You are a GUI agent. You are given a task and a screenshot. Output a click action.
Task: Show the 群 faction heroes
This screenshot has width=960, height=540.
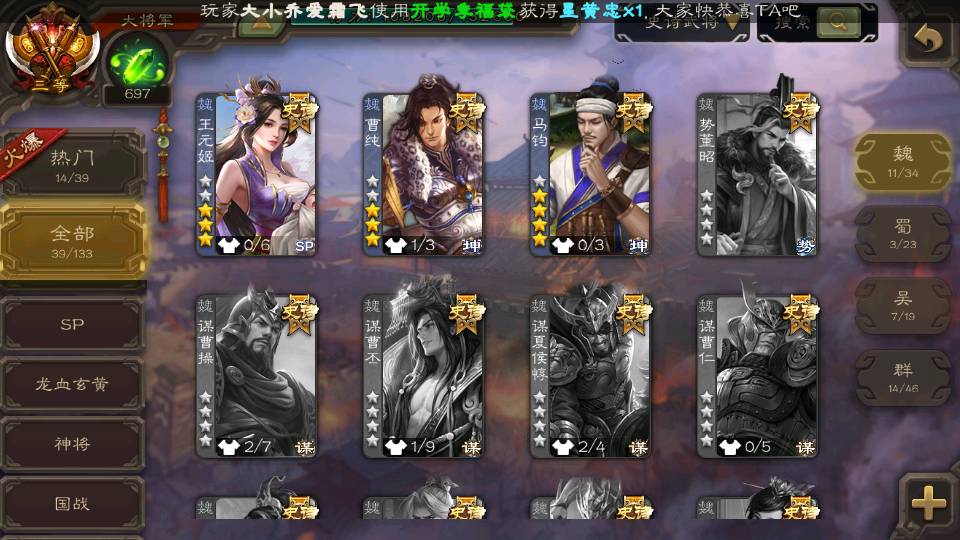pos(903,377)
